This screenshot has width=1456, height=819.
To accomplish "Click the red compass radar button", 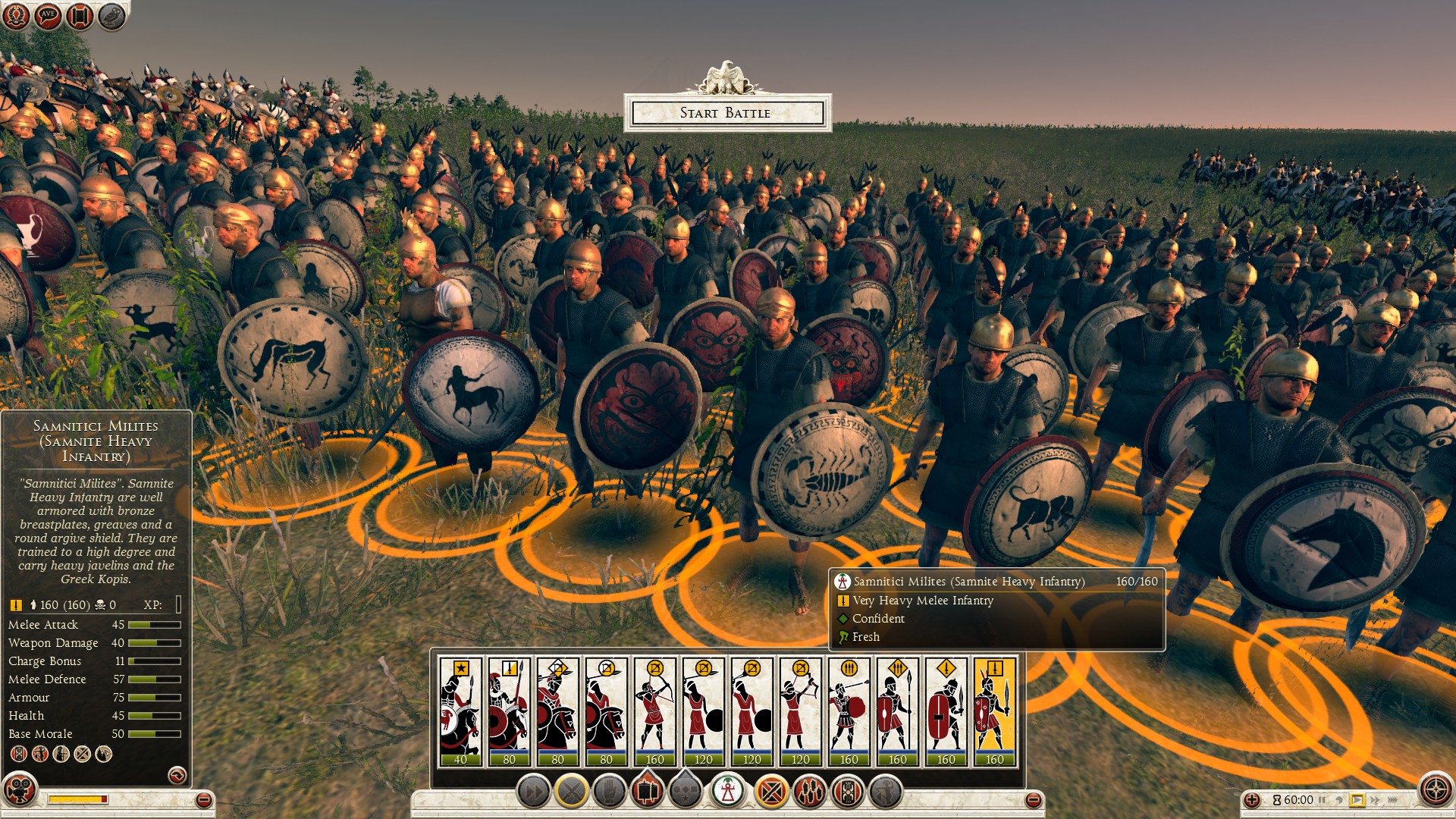I will coord(1436,789).
